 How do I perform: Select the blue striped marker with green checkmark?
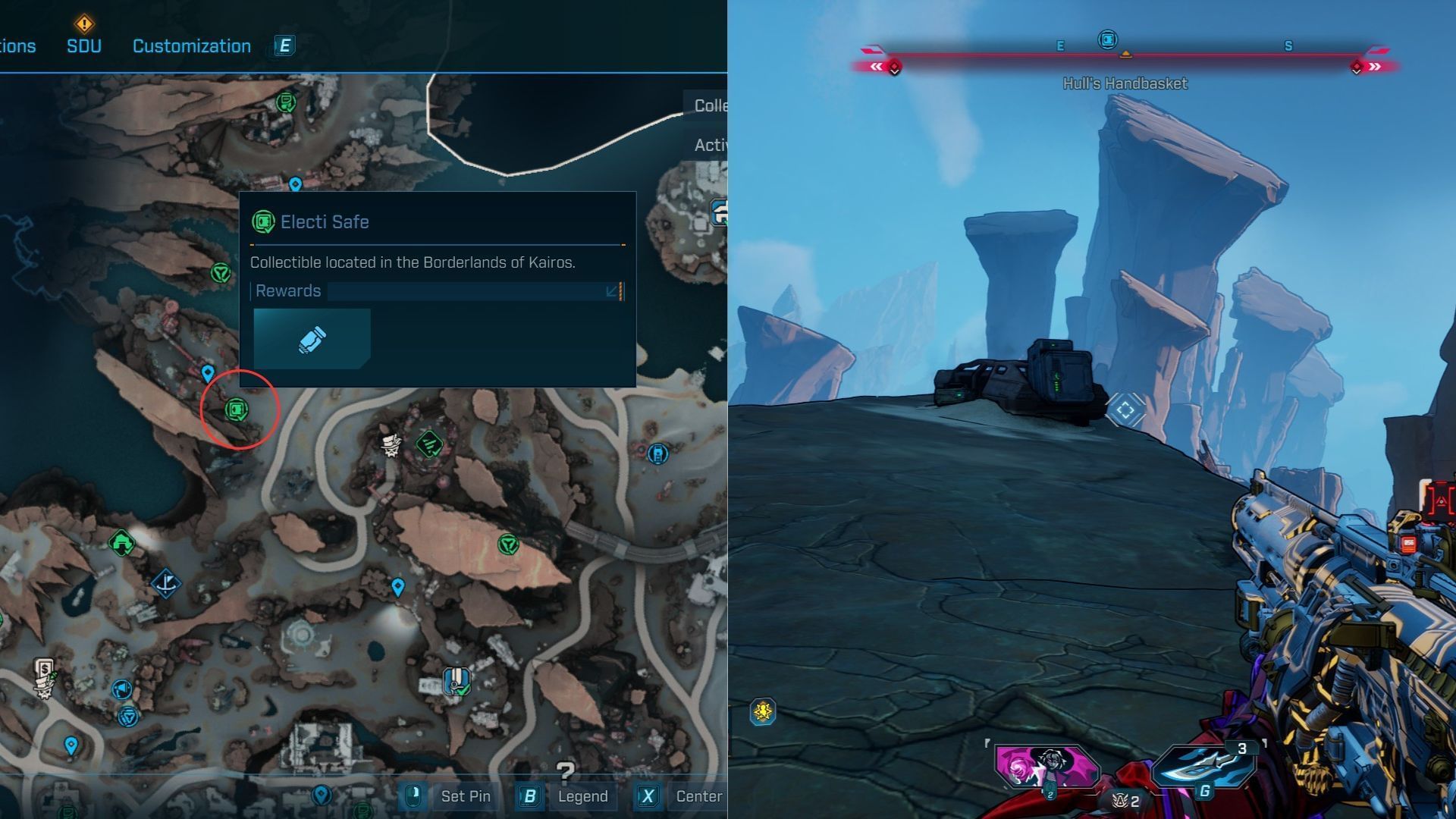tap(456, 680)
